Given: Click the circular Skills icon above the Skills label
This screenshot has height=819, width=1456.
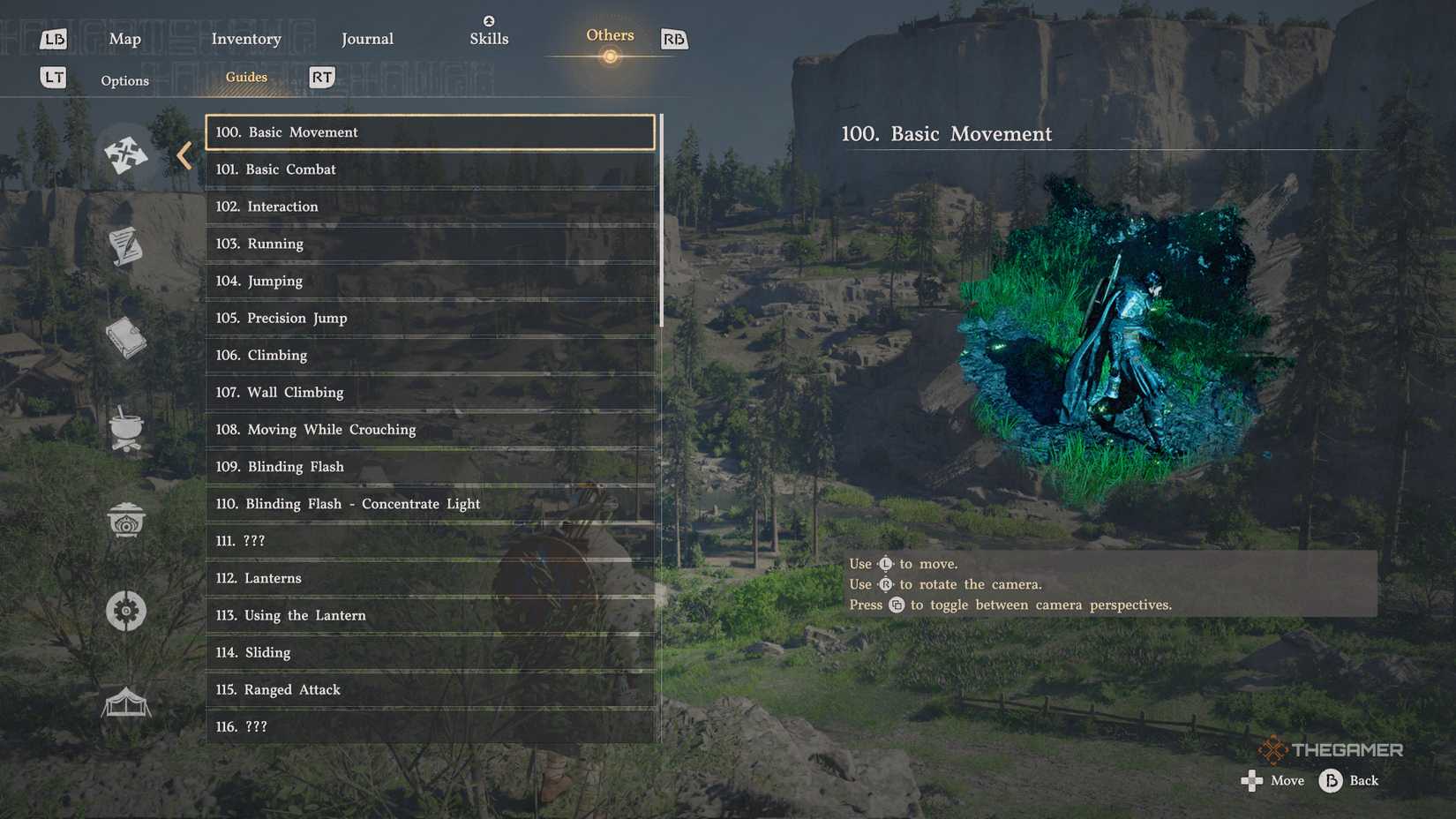Looking at the screenshot, I should (x=489, y=19).
